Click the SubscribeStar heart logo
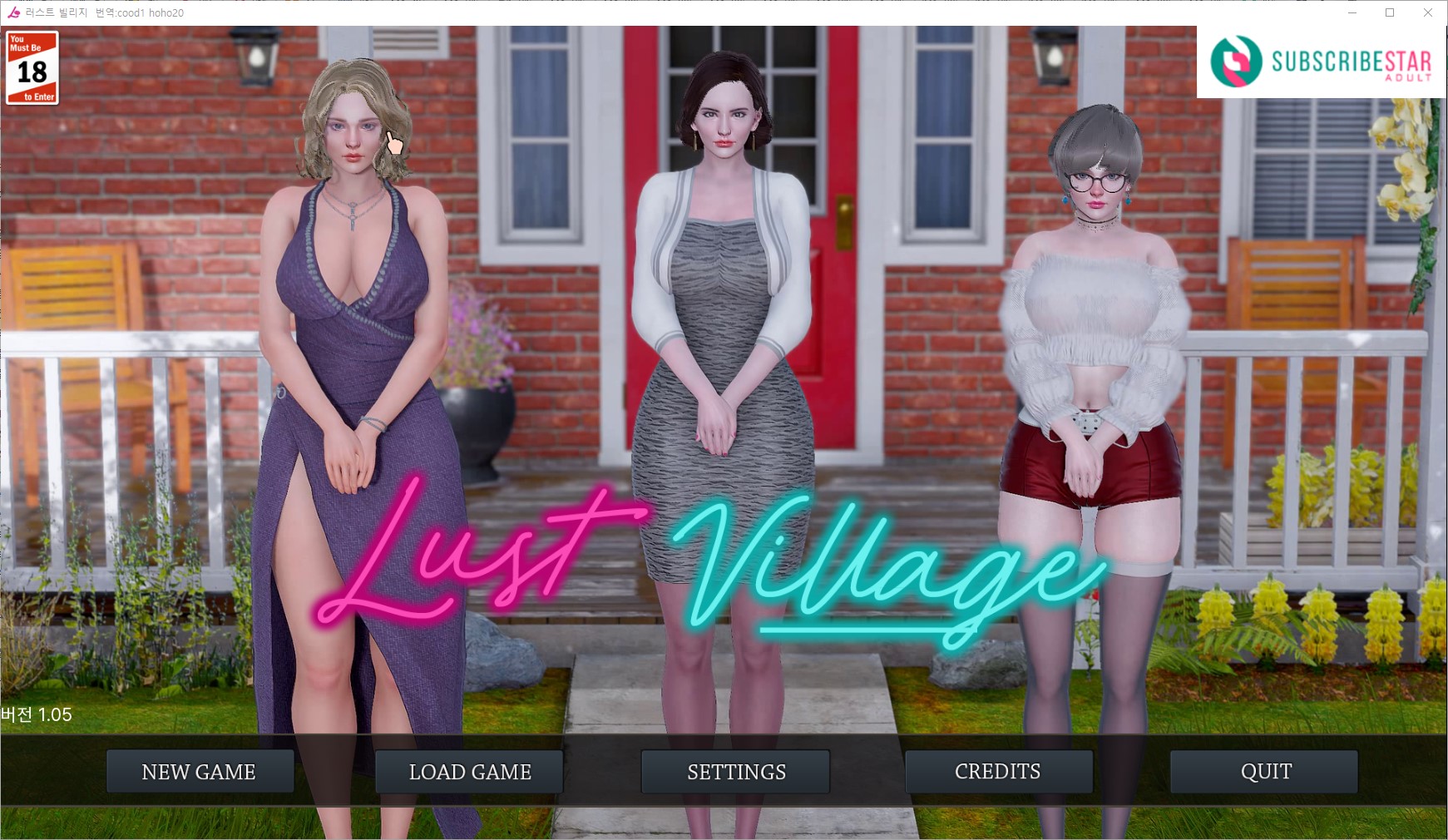Viewport: 1448px width, 840px height. coord(1237,62)
